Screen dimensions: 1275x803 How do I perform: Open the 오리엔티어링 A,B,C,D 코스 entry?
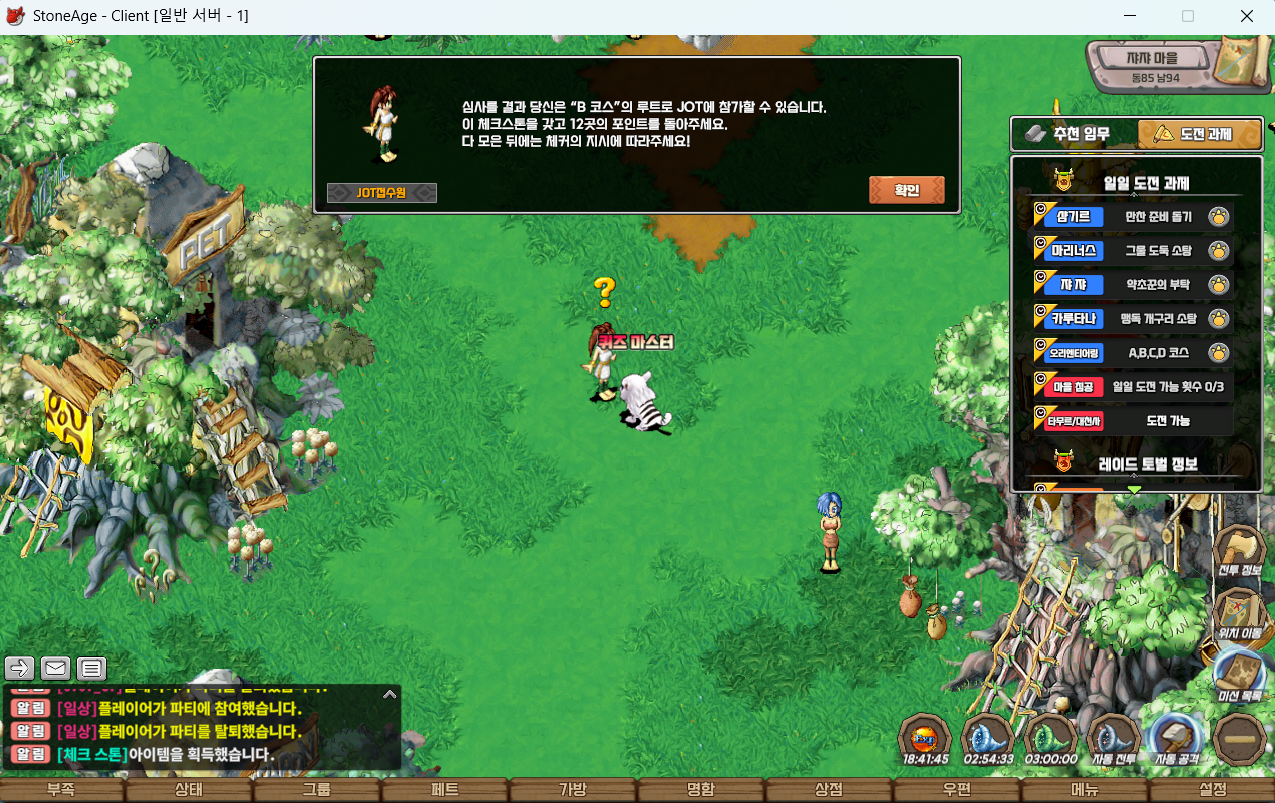[1132, 353]
